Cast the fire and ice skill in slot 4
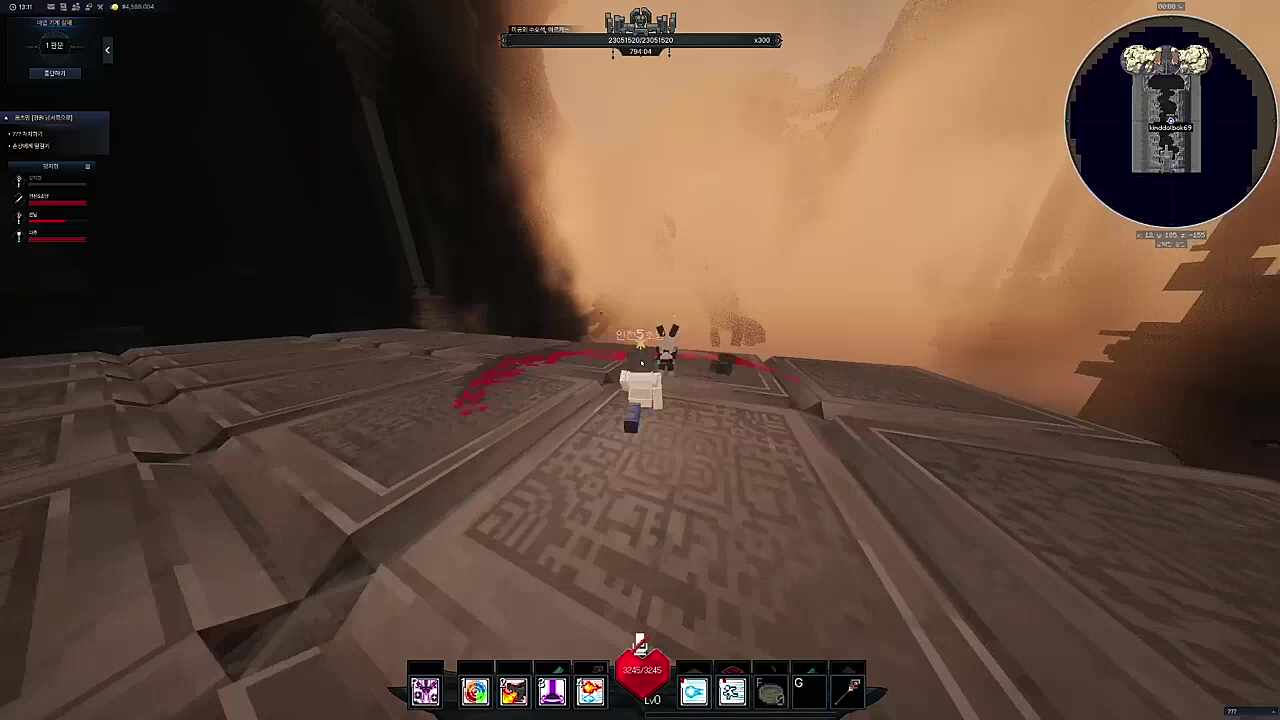This screenshot has width=1280, height=720. coord(590,692)
